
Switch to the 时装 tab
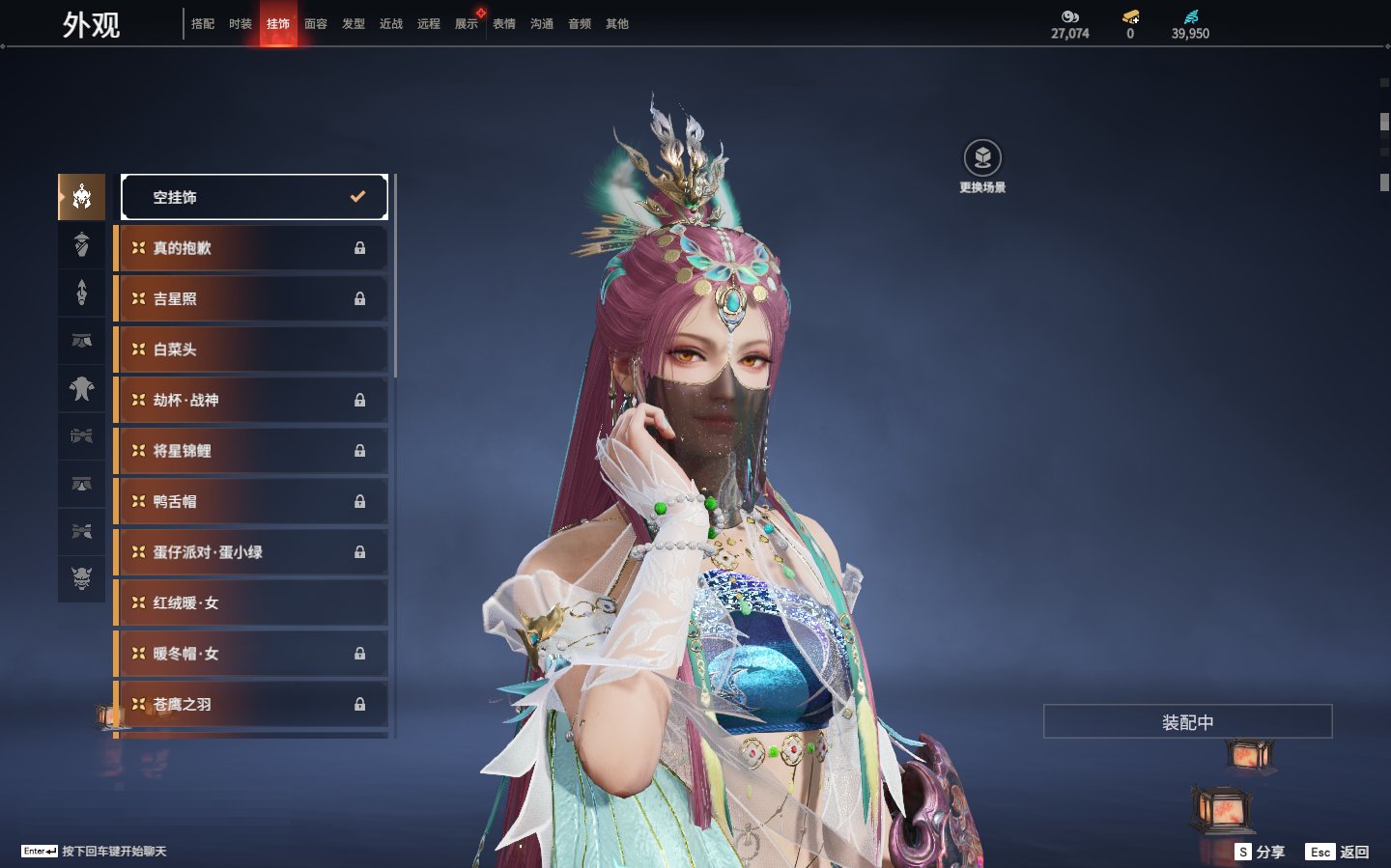click(241, 24)
